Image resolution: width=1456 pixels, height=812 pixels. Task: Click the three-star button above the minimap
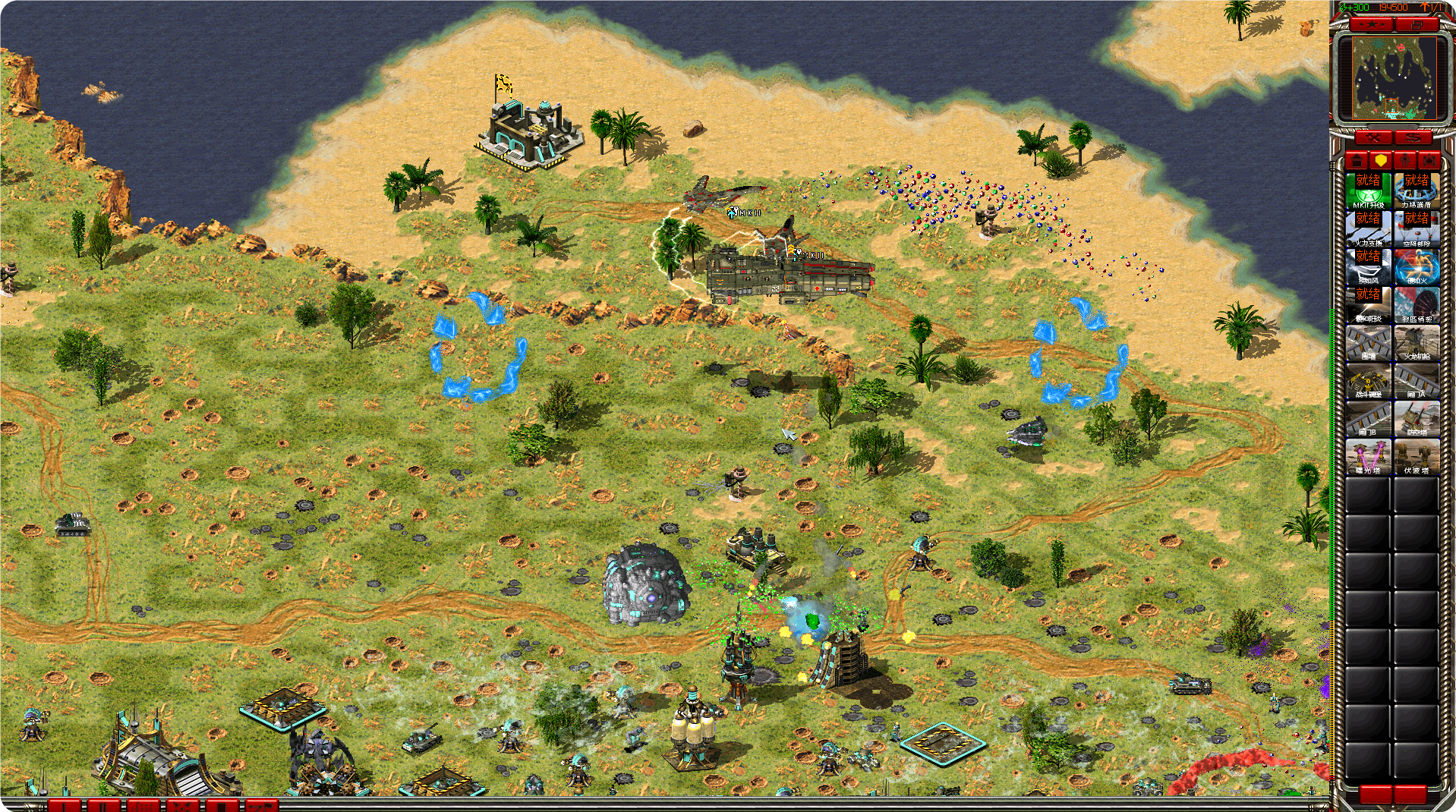(1372, 25)
